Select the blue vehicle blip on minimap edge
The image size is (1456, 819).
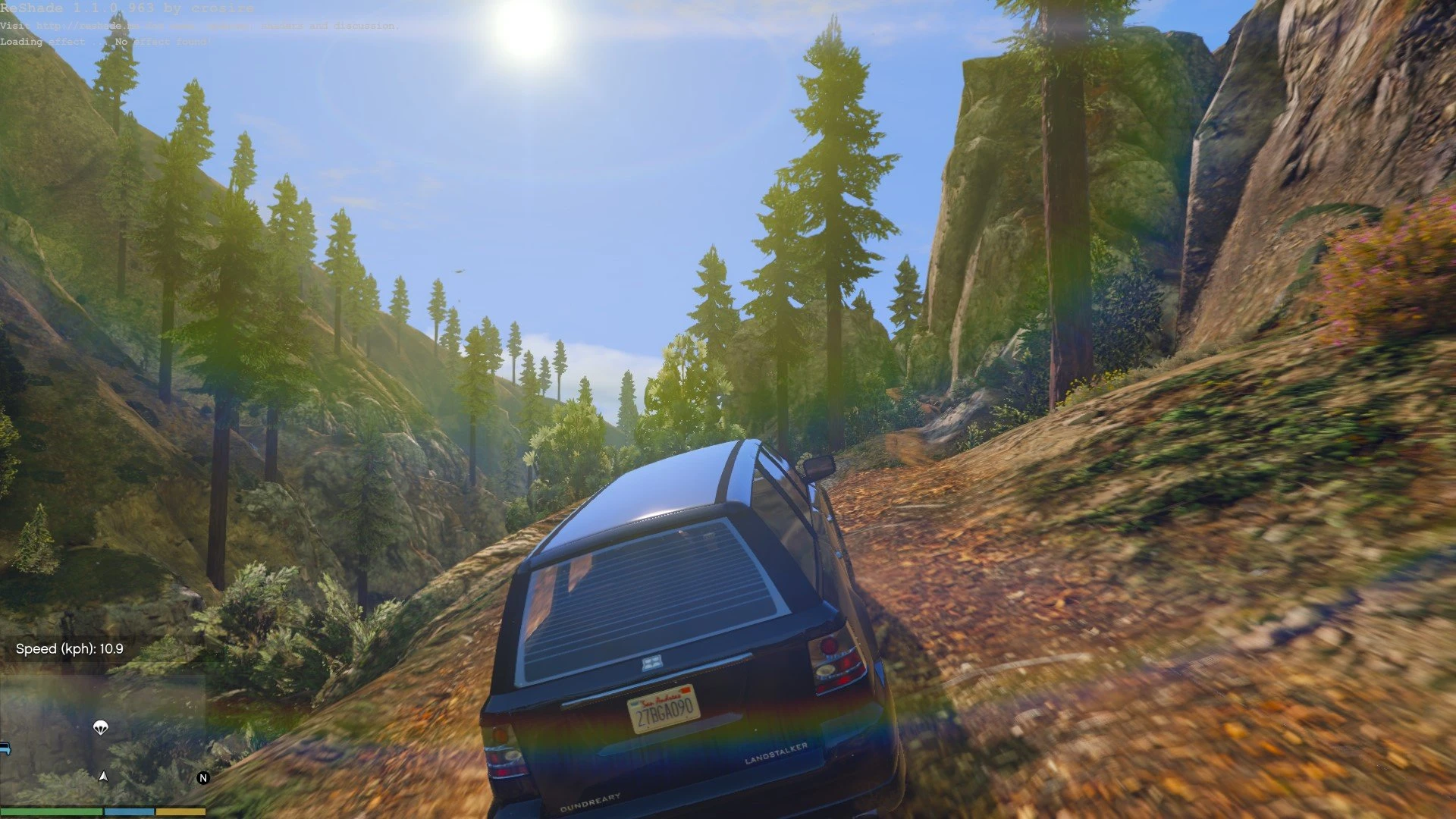(5, 748)
